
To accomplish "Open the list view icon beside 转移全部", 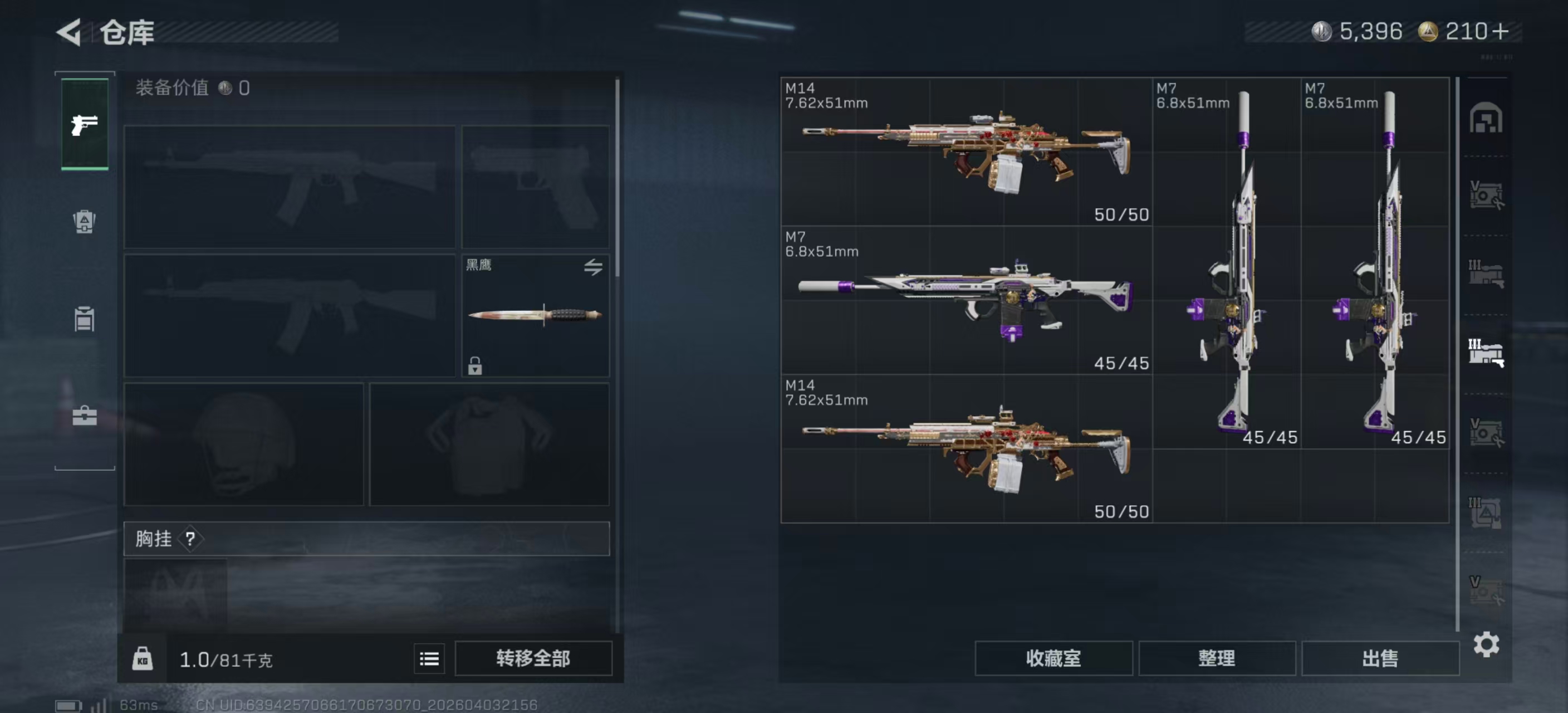I will pos(429,658).
